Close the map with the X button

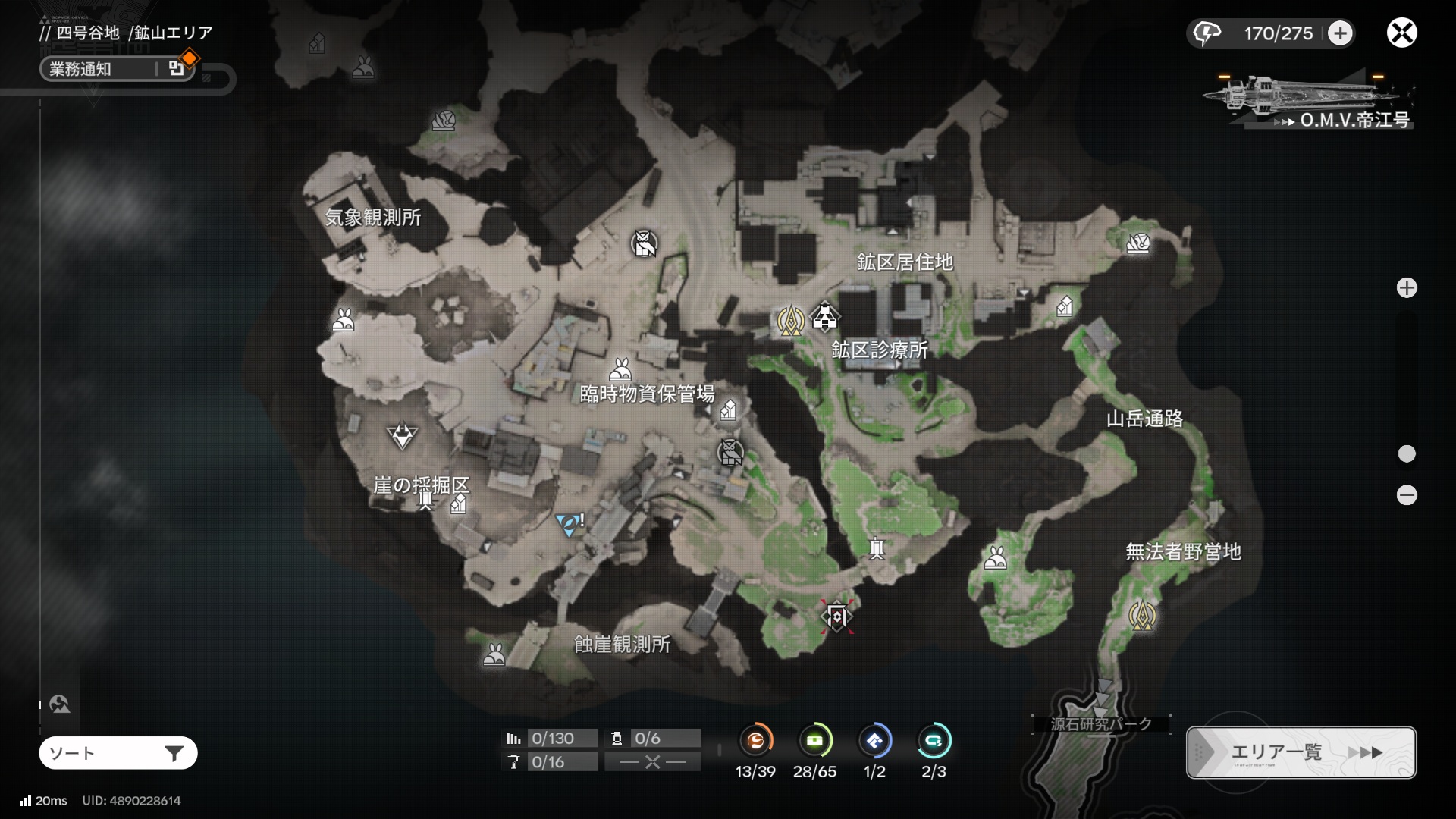pyautogui.click(x=1401, y=33)
